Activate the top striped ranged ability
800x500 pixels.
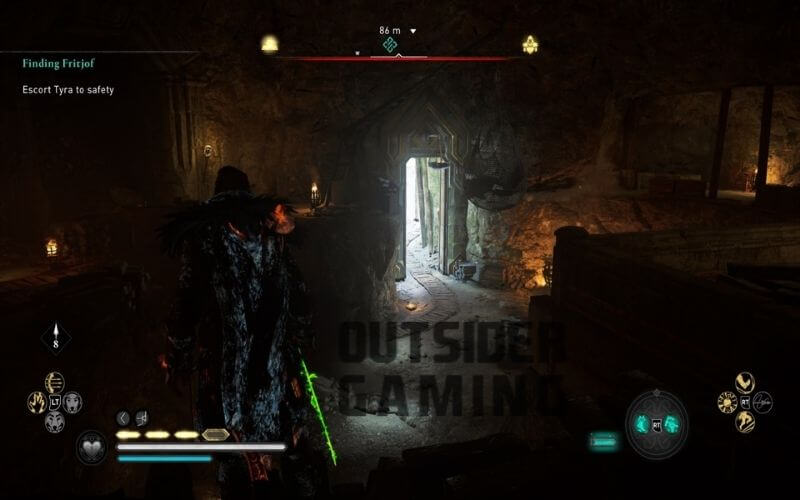(x=54, y=382)
